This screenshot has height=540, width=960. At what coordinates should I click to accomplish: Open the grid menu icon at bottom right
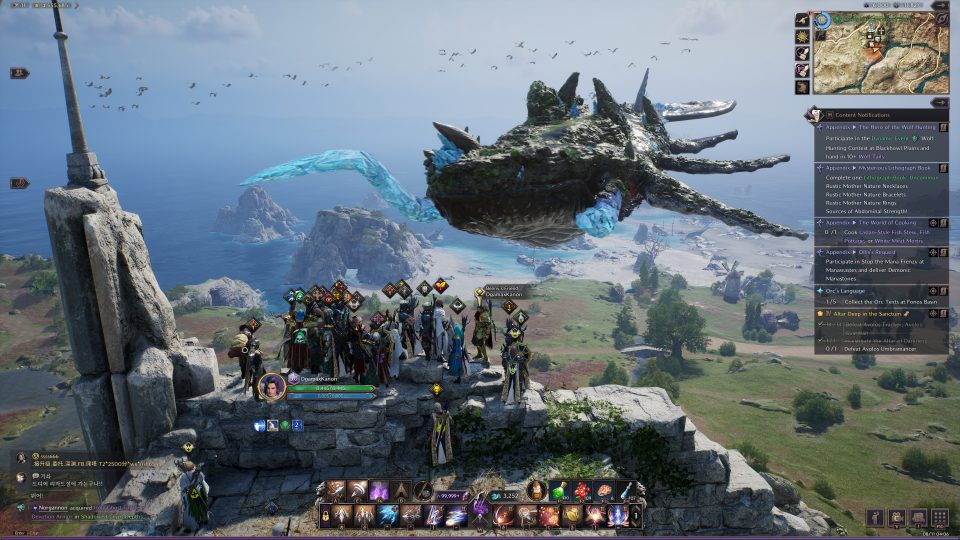[939, 517]
